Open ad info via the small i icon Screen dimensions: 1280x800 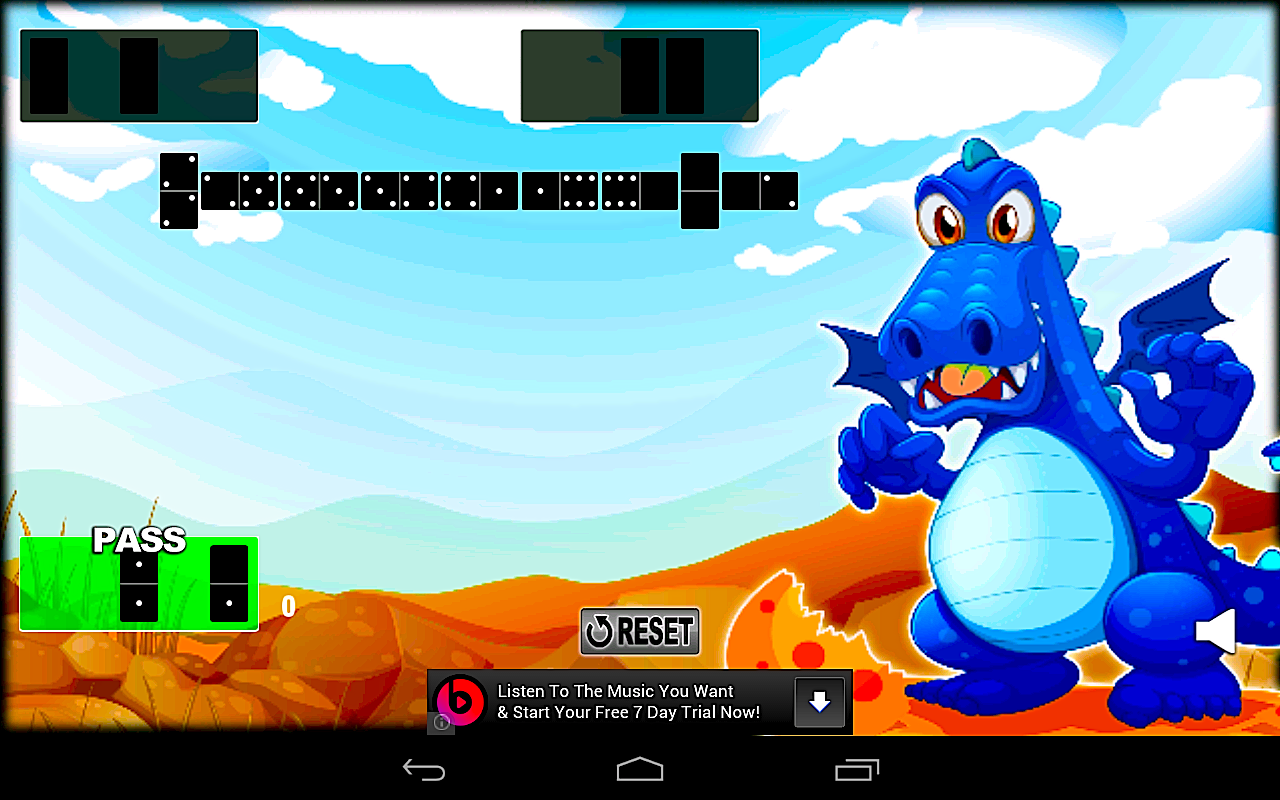440,724
